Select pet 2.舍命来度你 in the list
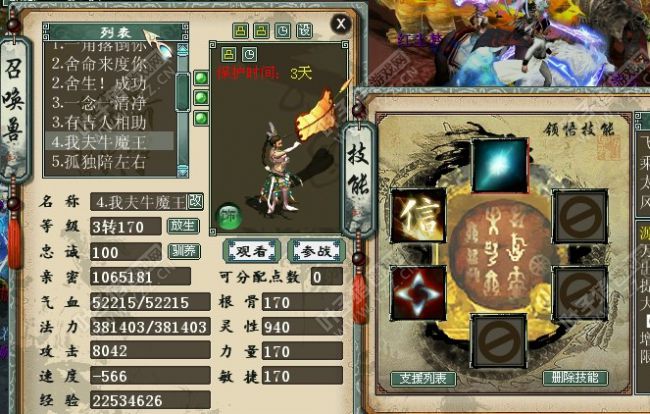The width and height of the screenshot is (650, 414). pyautogui.click(x=111, y=64)
